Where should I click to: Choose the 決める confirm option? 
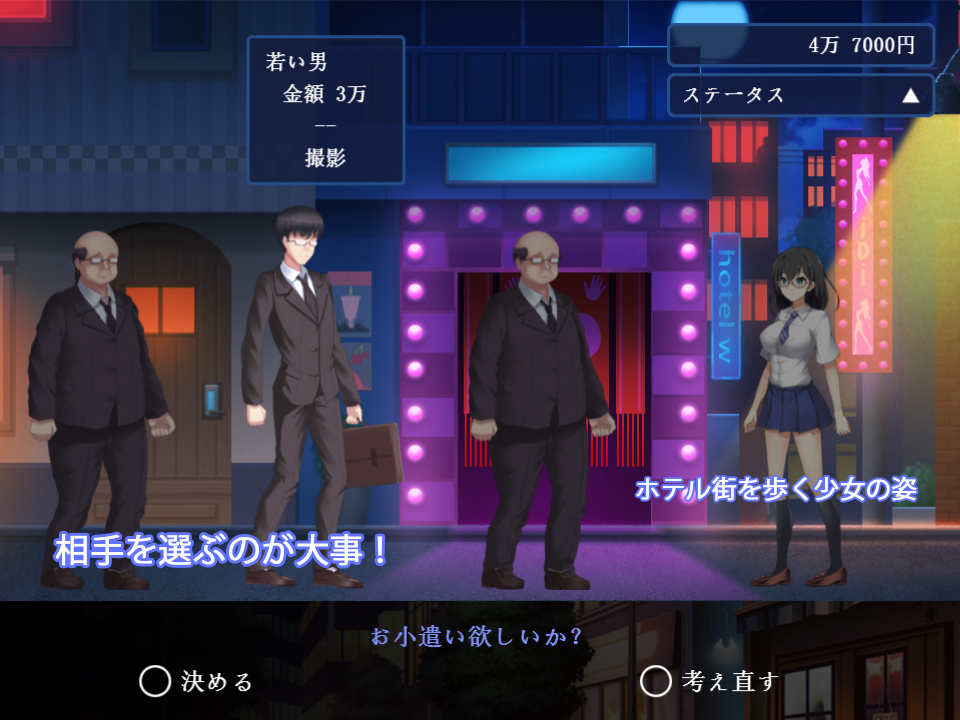(x=197, y=682)
